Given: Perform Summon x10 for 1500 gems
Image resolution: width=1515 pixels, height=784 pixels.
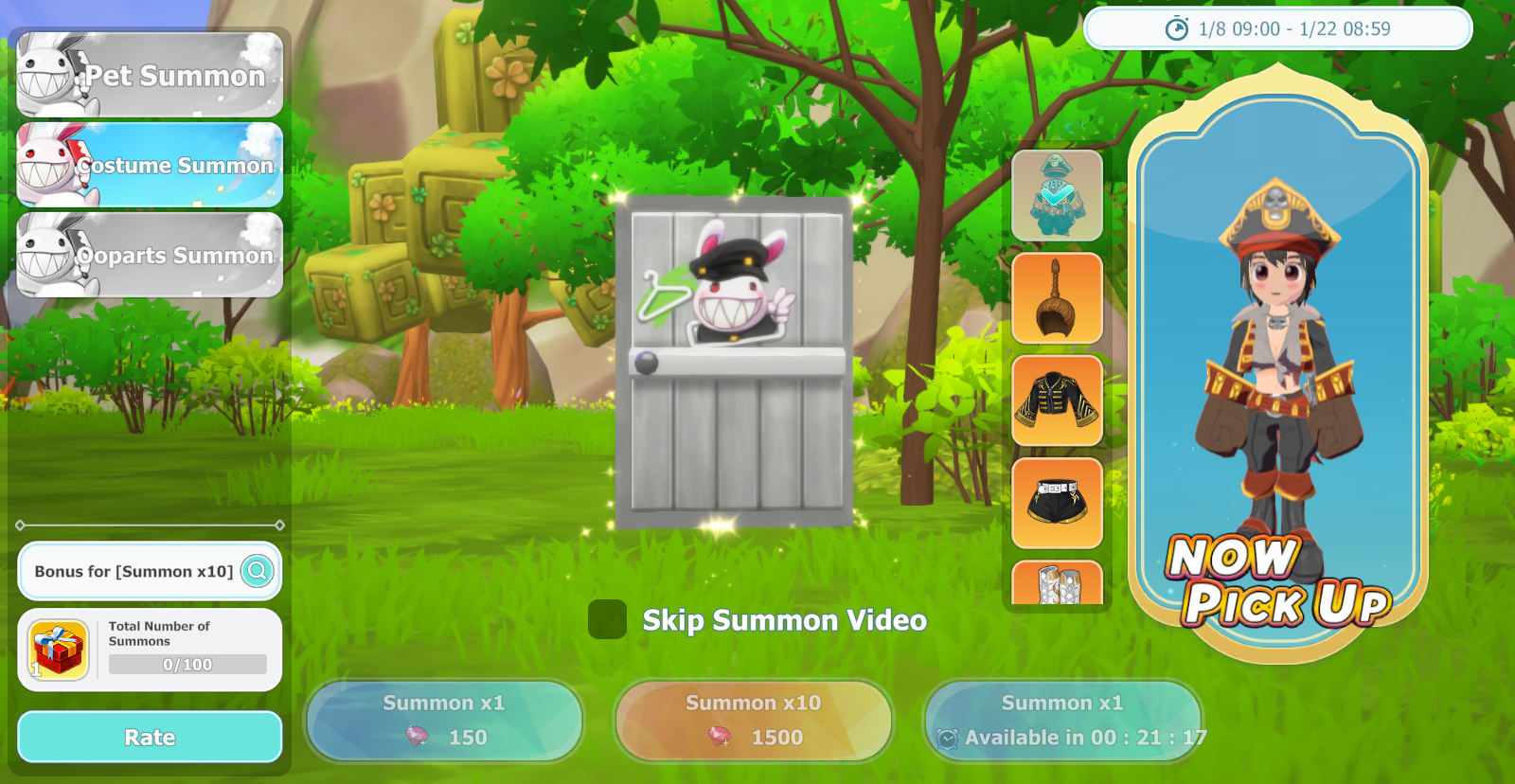Looking at the screenshot, I should tap(753, 721).
